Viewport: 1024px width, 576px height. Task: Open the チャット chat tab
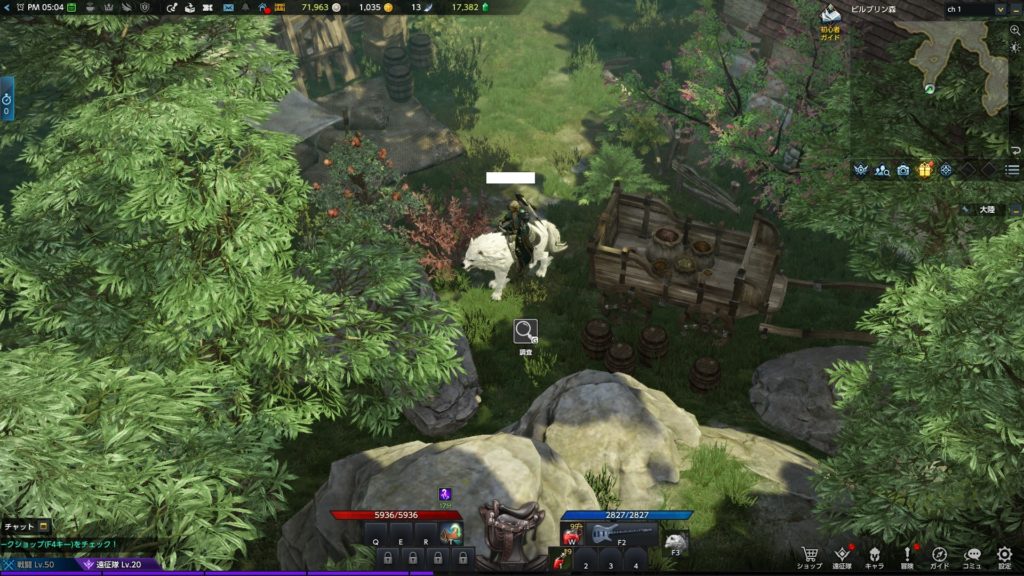(x=25, y=526)
